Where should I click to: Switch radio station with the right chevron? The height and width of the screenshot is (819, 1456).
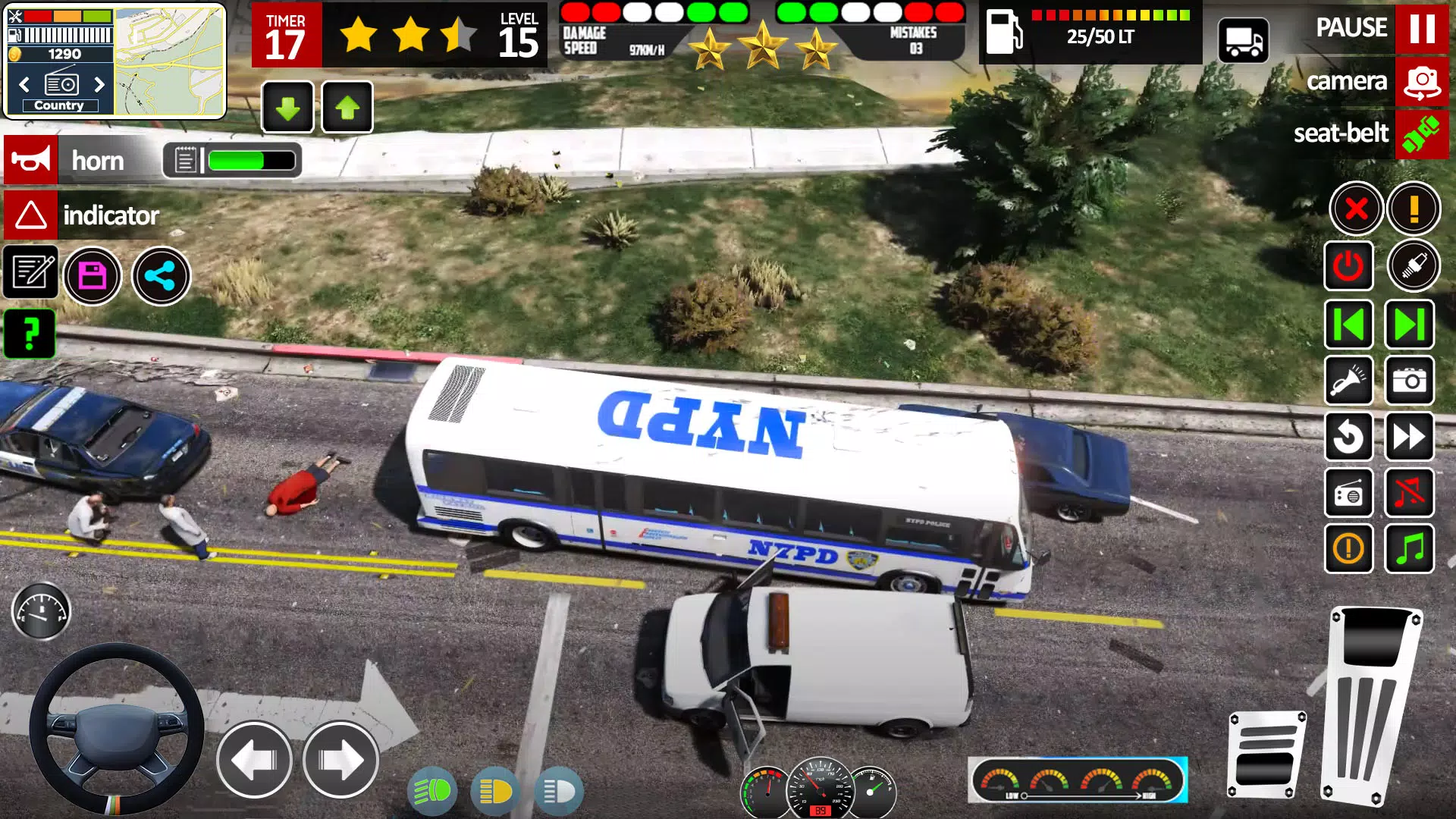point(99,85)
